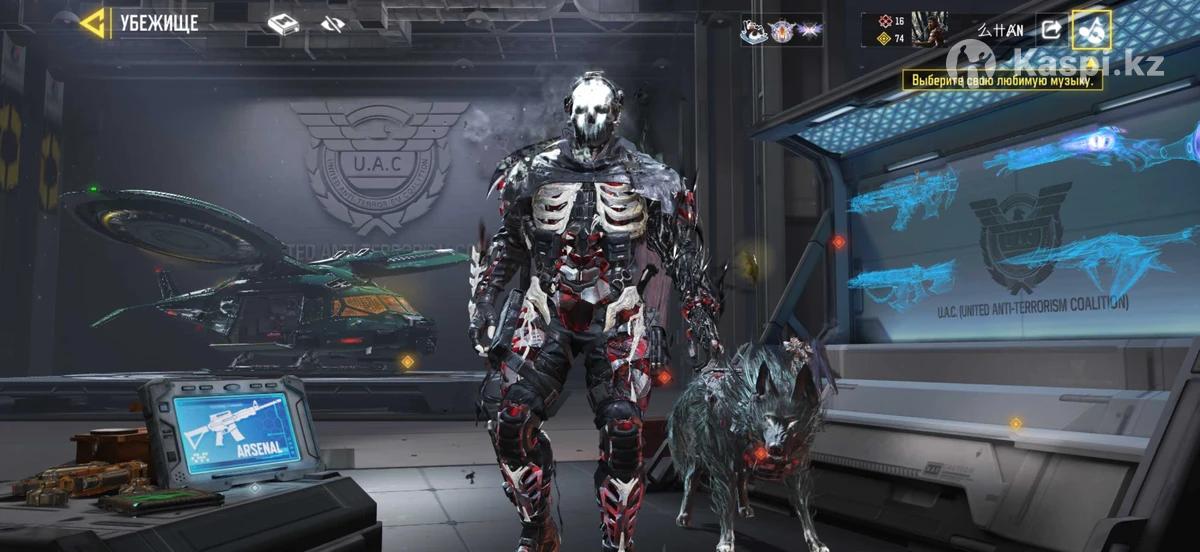Tap the share arrow button

tap(1051, 30)
